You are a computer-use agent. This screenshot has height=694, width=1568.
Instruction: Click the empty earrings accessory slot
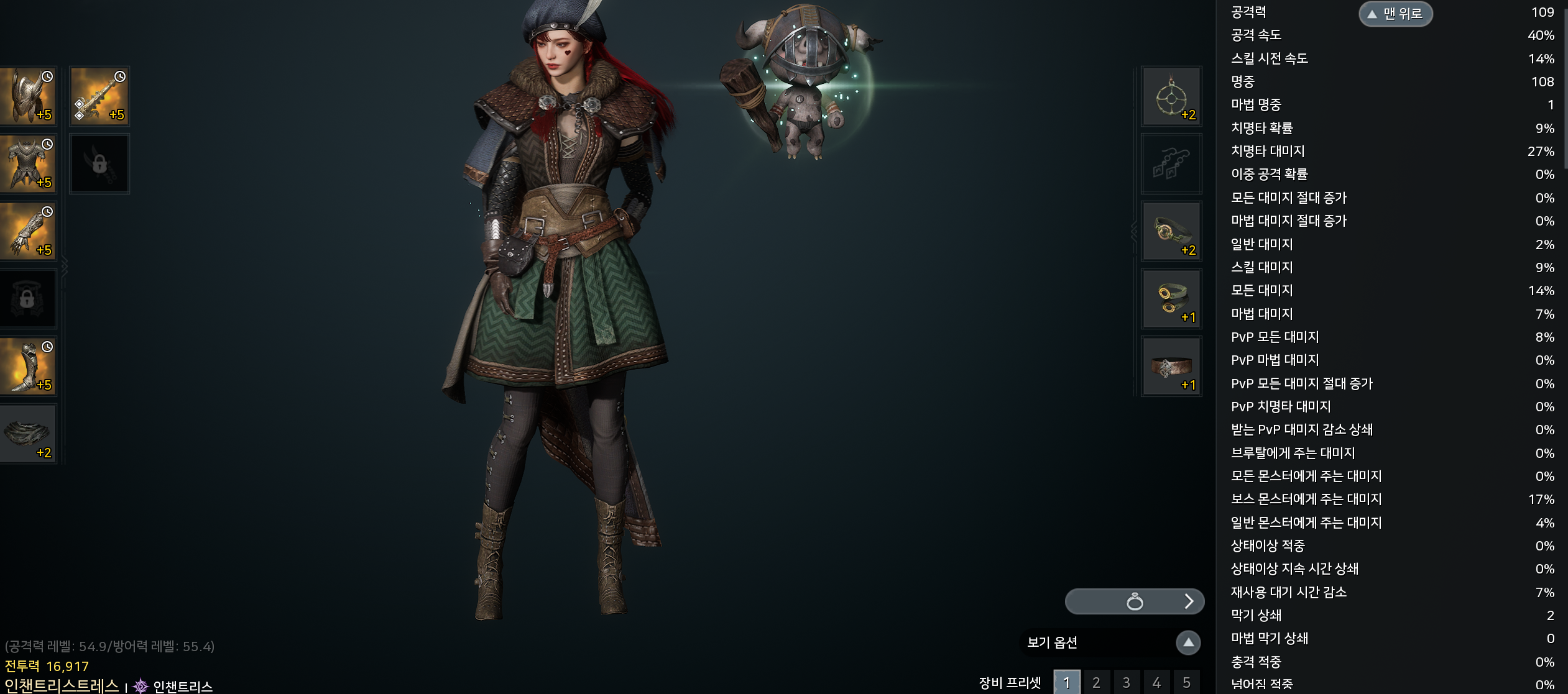pos(1171,164)
